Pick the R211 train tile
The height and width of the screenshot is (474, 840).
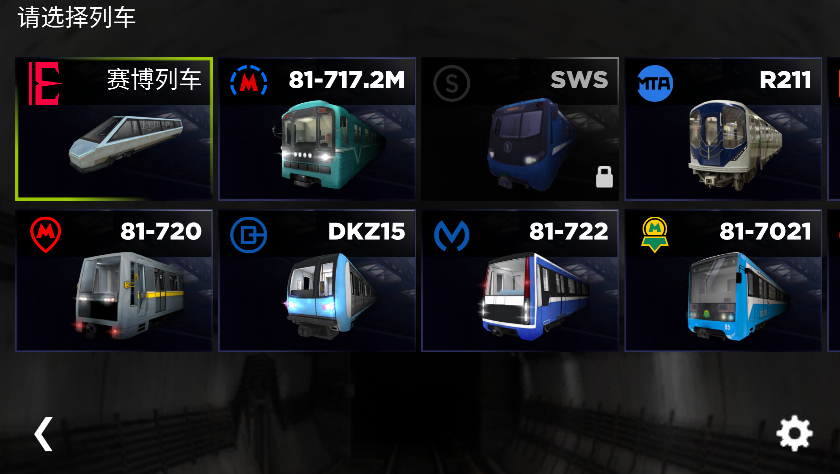click(x=724, y=130)
